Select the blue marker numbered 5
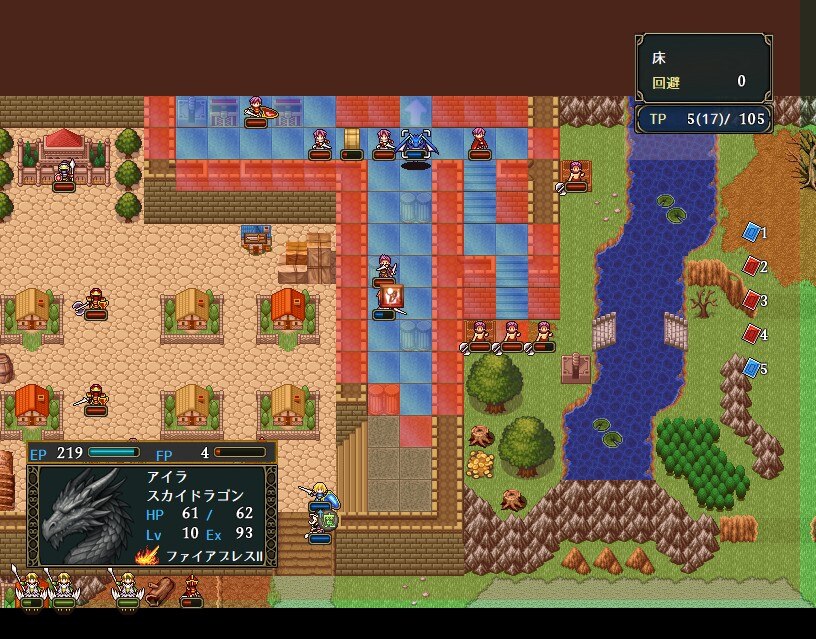The image size is (816, 639). [x=752, y=368]
